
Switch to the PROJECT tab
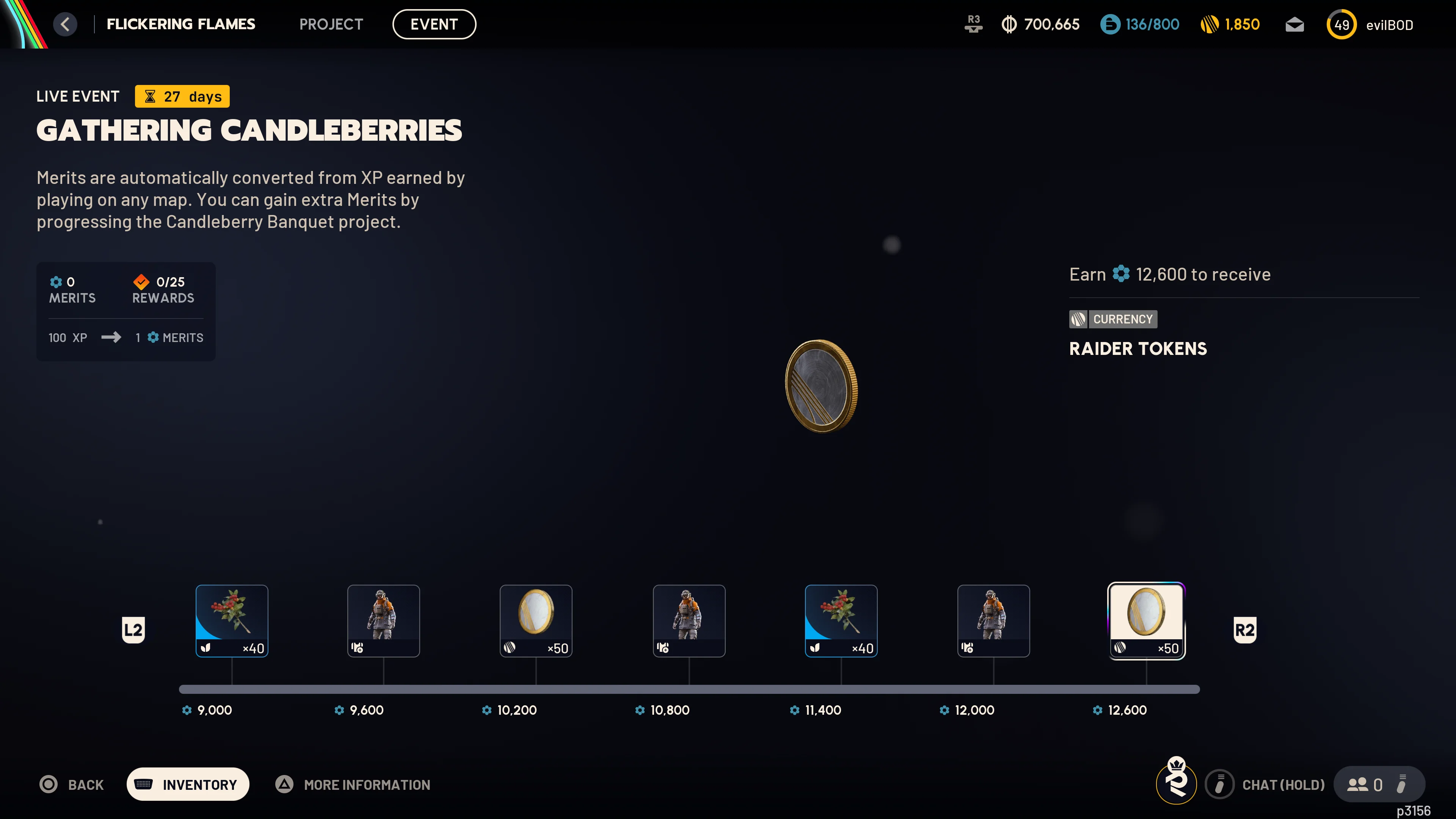pyautogui.click(x=331, y=24)
